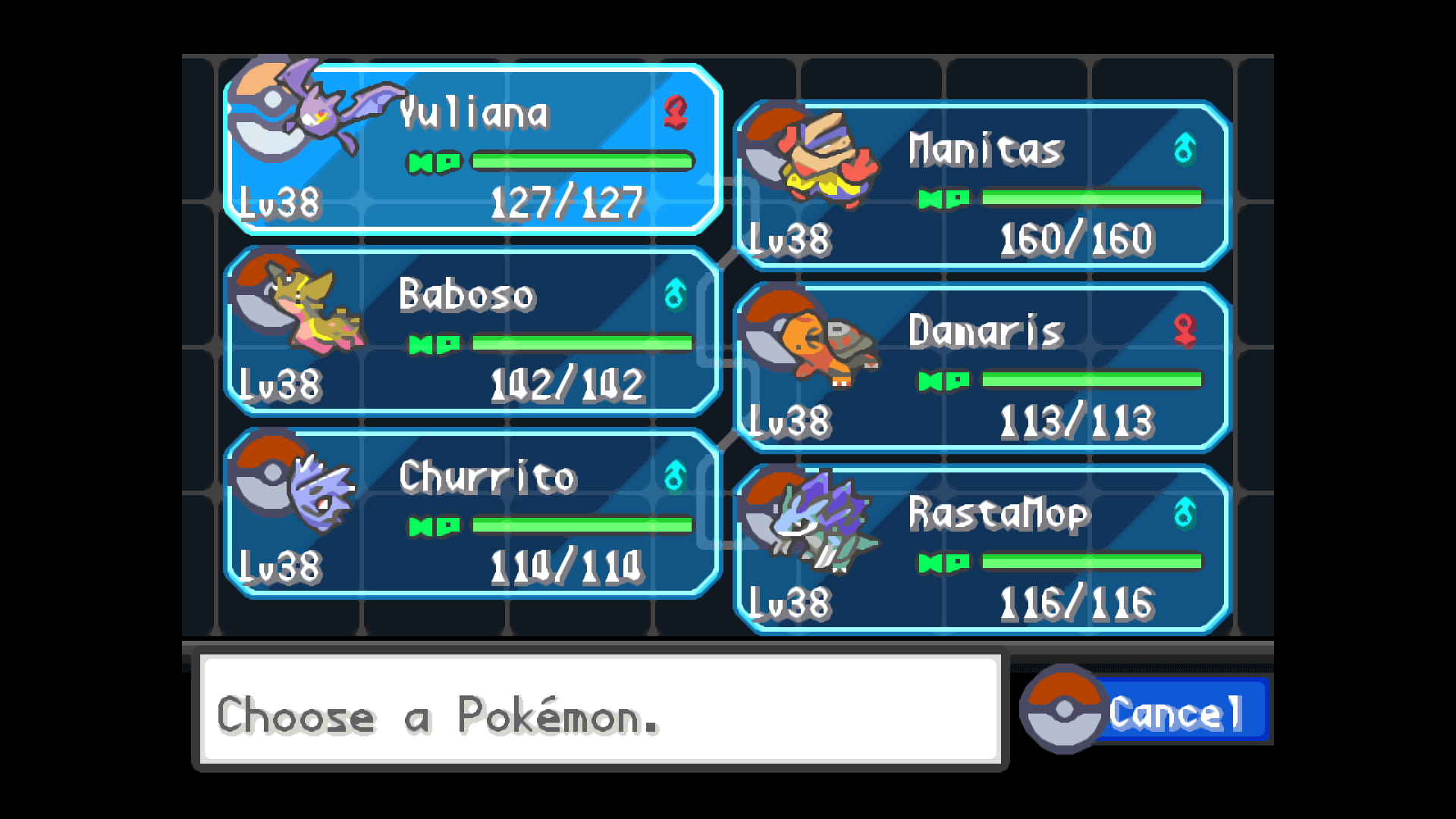Viewport: 1456px width, 819px height.
Task: Choose Danaris in the party list
Action: [982, 368]
